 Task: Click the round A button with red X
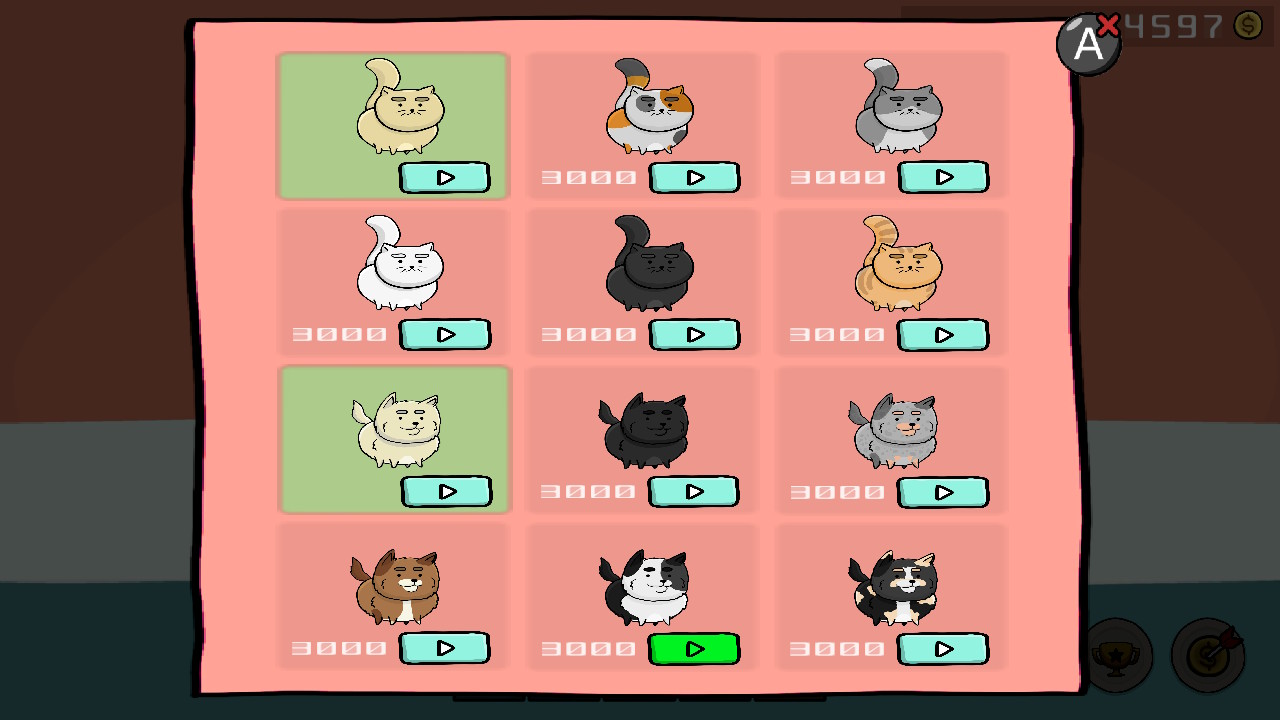tap(1088, 43)
